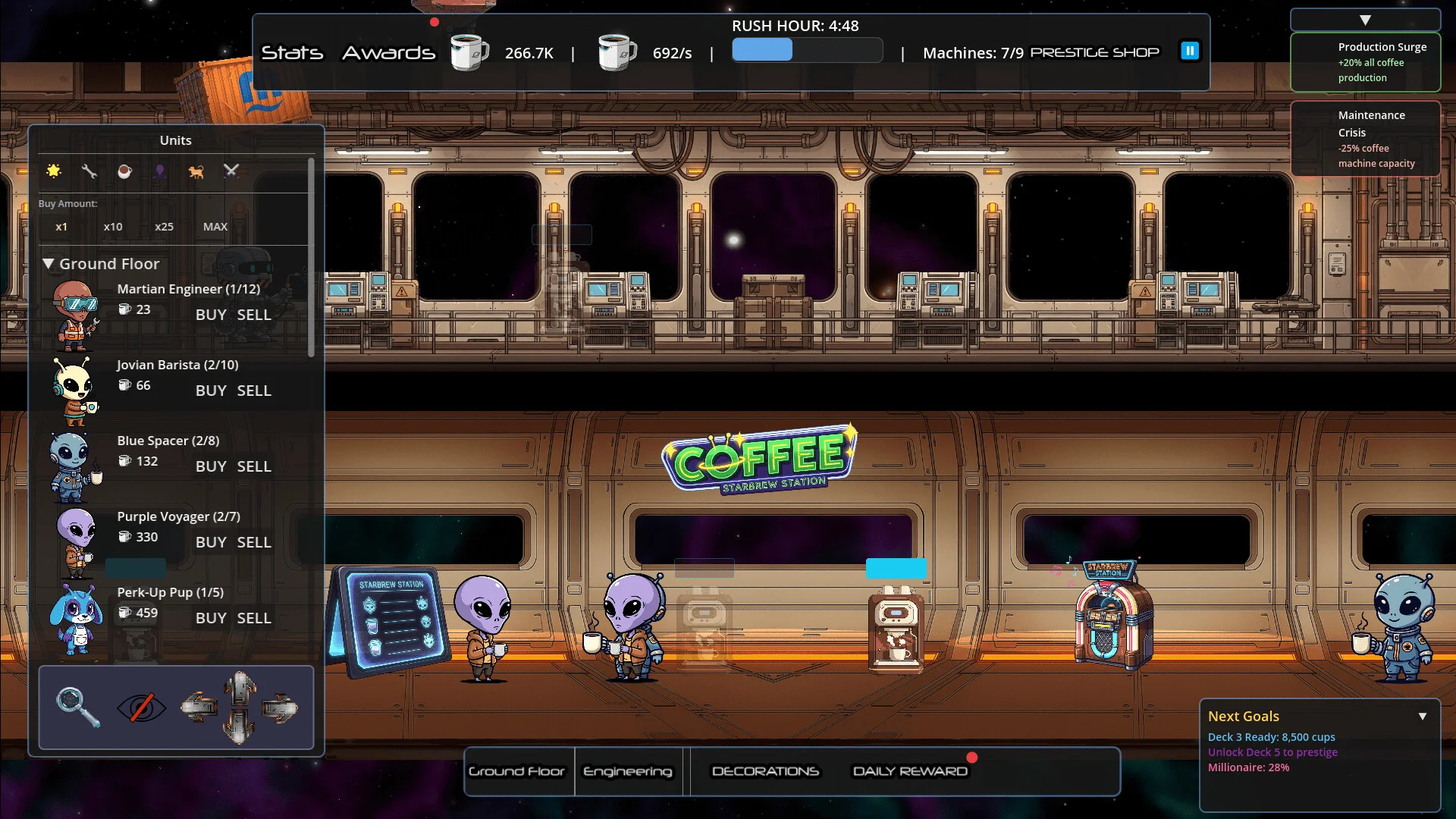
Task: Select the orange dog category in Units panel
Action: point(196,171)
